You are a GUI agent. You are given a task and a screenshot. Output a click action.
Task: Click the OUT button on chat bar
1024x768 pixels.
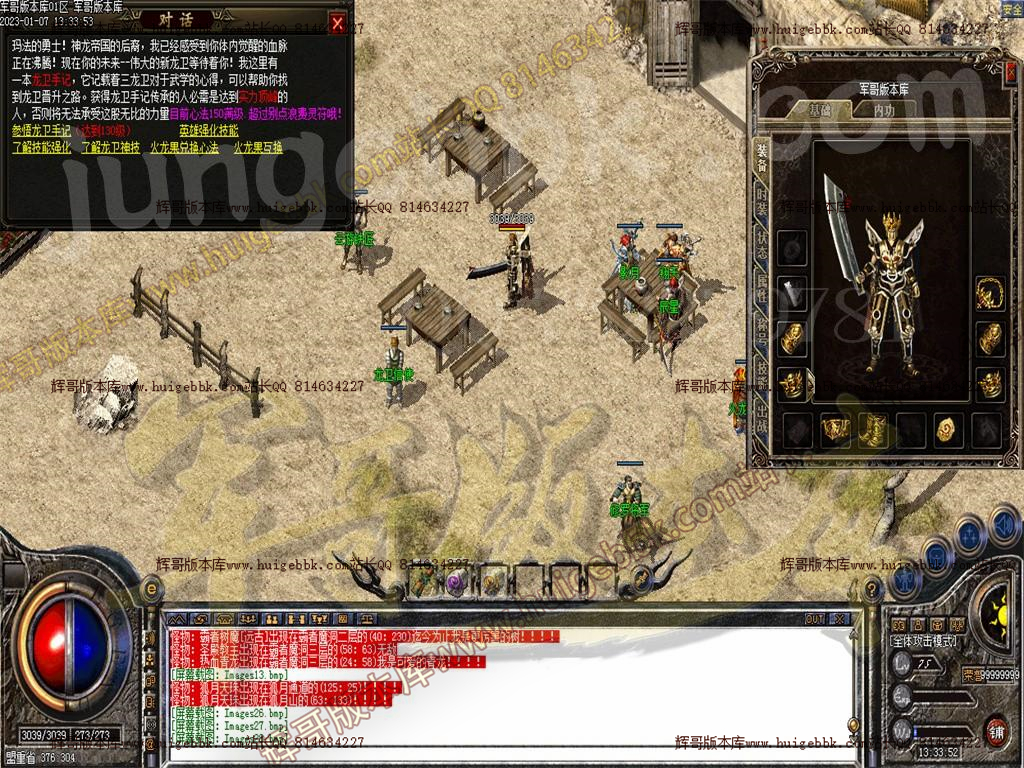(815, 619)
